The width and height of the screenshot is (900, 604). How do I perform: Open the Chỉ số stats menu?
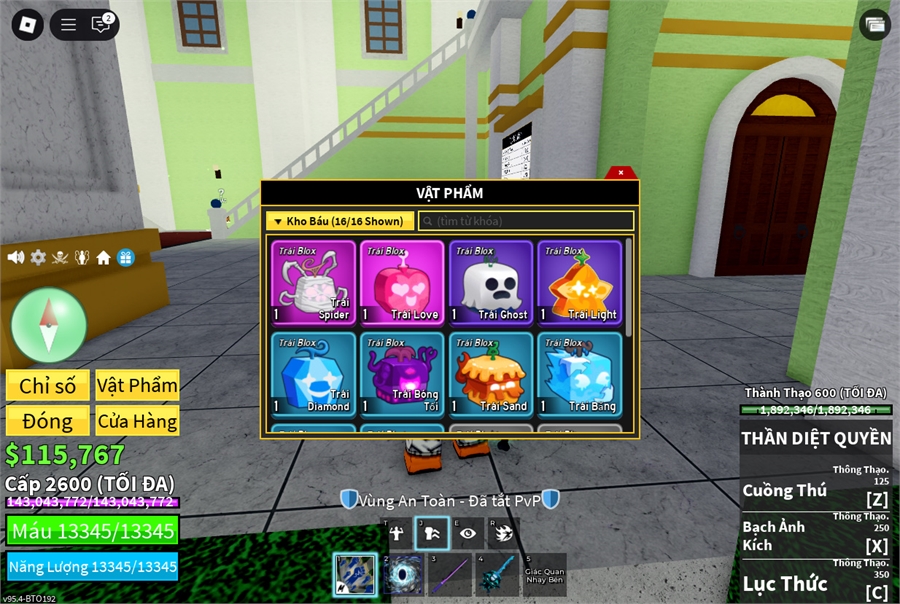pyautogui.click(x=48, y=386)
